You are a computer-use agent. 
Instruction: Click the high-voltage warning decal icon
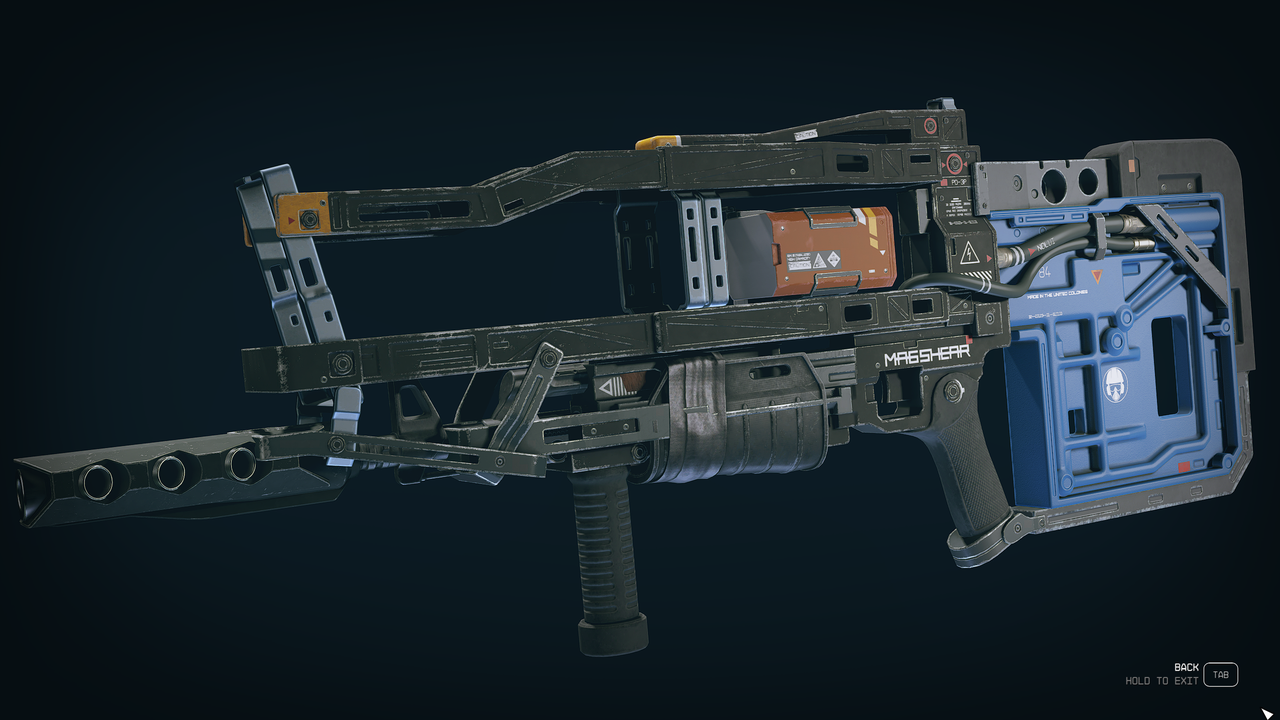[x=967, y=253]
